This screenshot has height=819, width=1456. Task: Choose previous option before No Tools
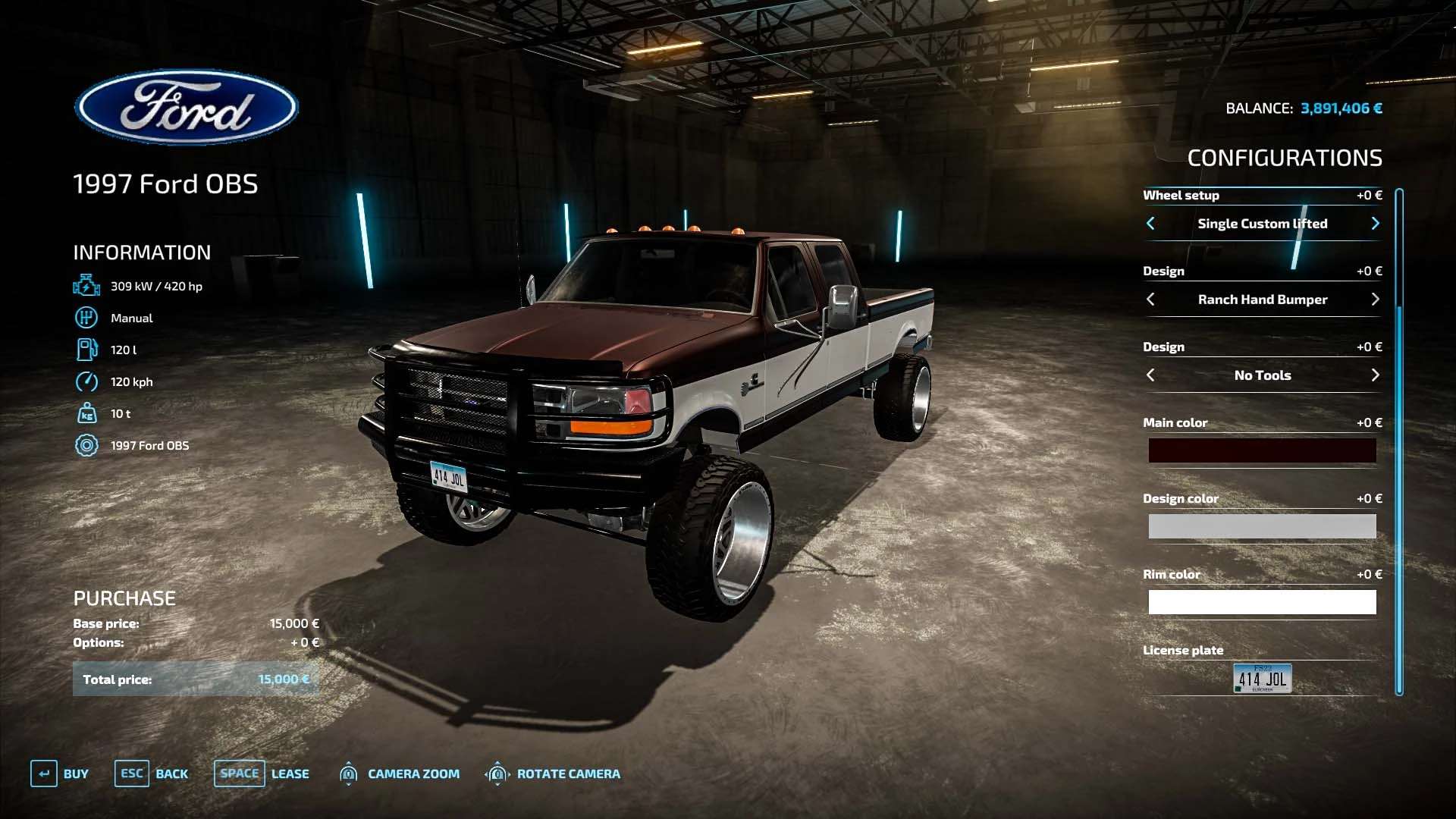pos(1150,375)
